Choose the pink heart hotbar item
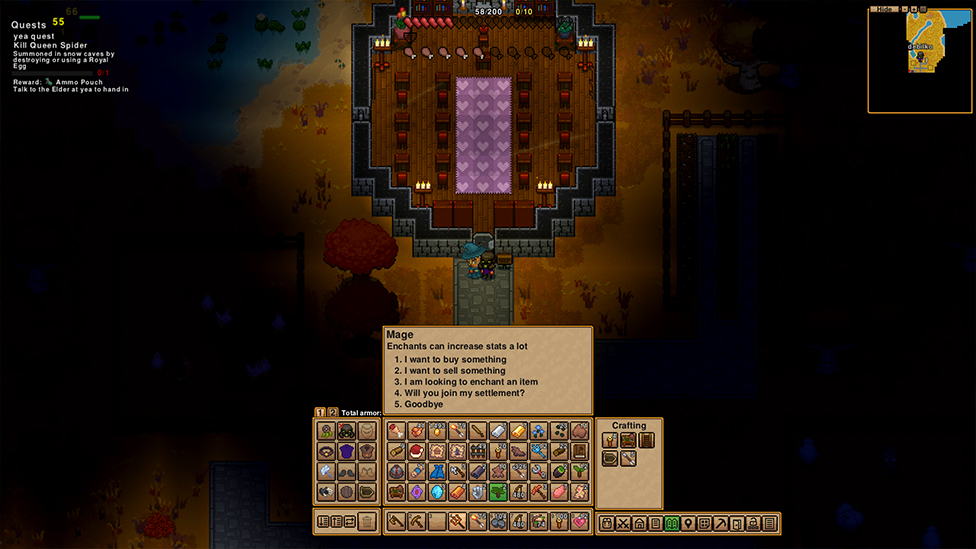 tap(580, 521)
